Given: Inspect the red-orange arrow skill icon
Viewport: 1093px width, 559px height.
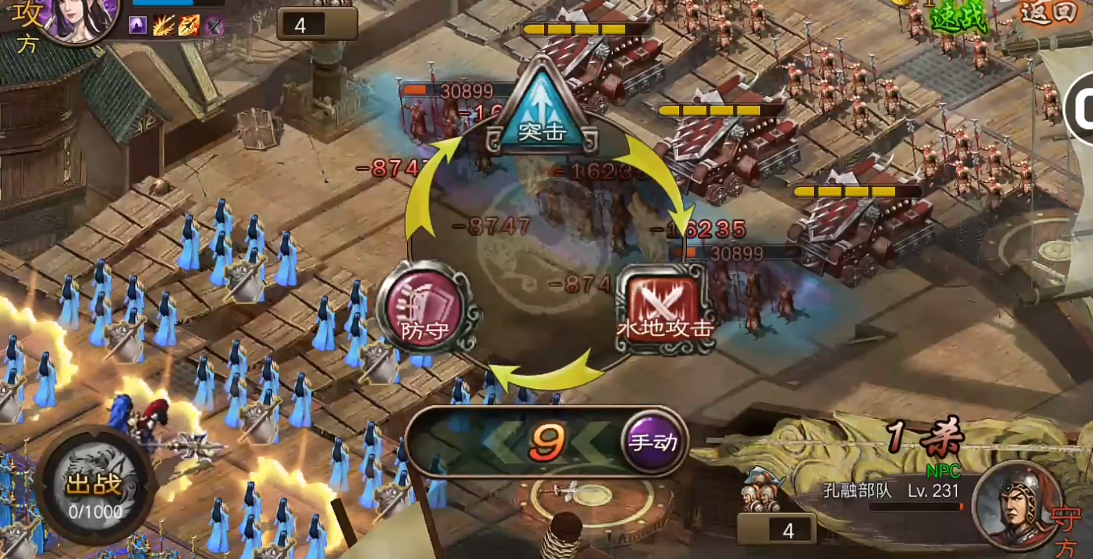Looking at the screenshot, I should 188,26.
